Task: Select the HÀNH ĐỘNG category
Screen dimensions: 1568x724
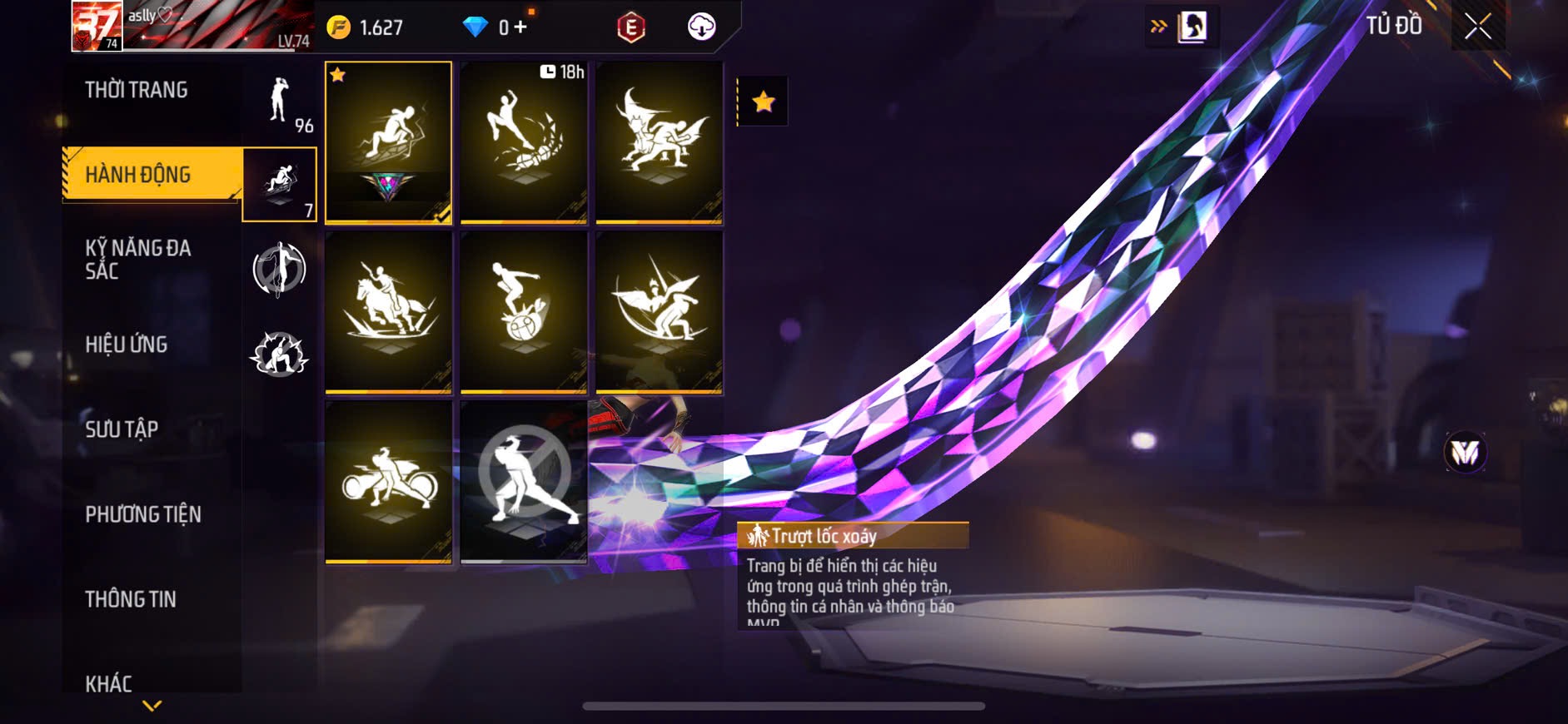Action: (138, 175)
